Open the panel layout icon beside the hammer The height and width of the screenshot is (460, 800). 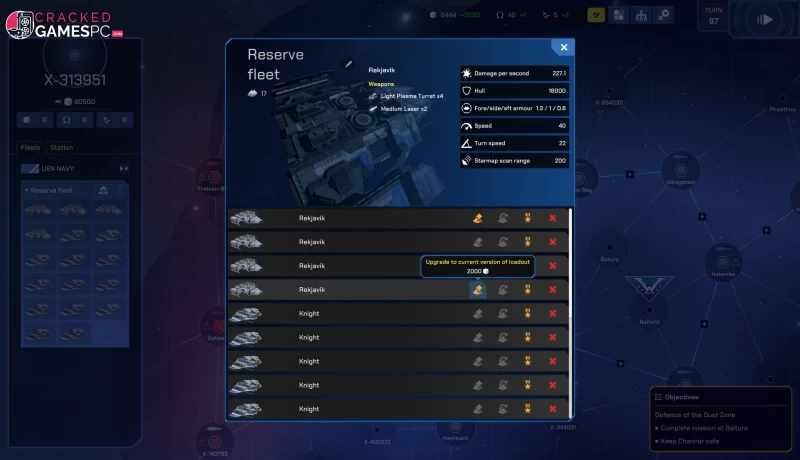(x=619, y=15)
